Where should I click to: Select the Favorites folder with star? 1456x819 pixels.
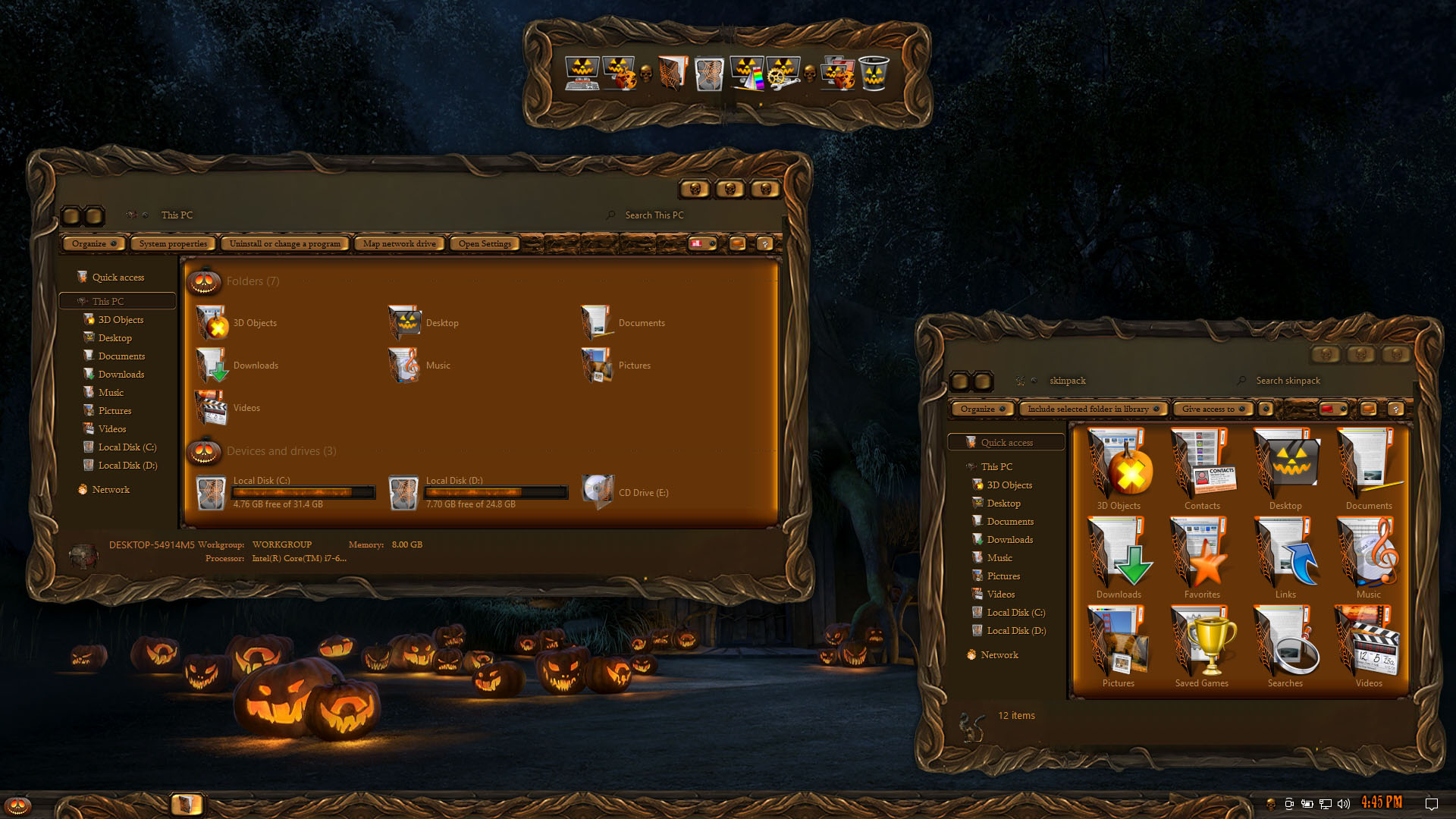[x=1202, y=557]
